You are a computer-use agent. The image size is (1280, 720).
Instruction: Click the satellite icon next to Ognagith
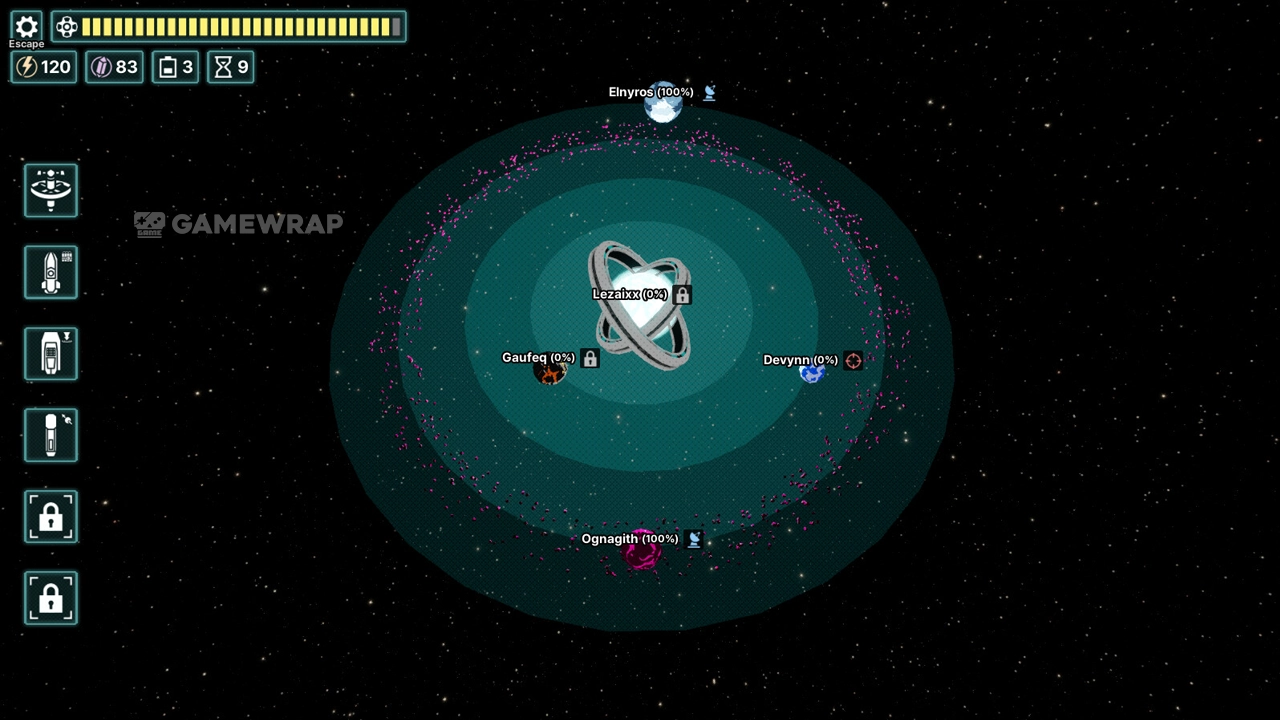click(x=694, y=539)
